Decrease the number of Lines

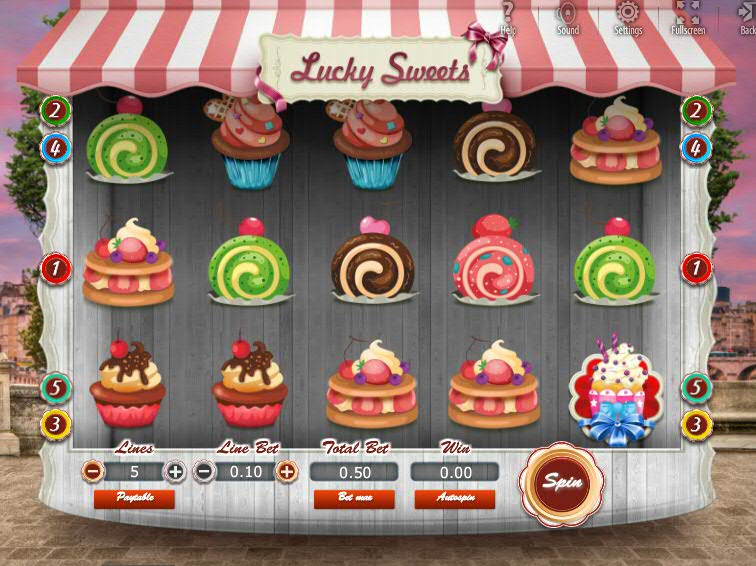[92, 471]
